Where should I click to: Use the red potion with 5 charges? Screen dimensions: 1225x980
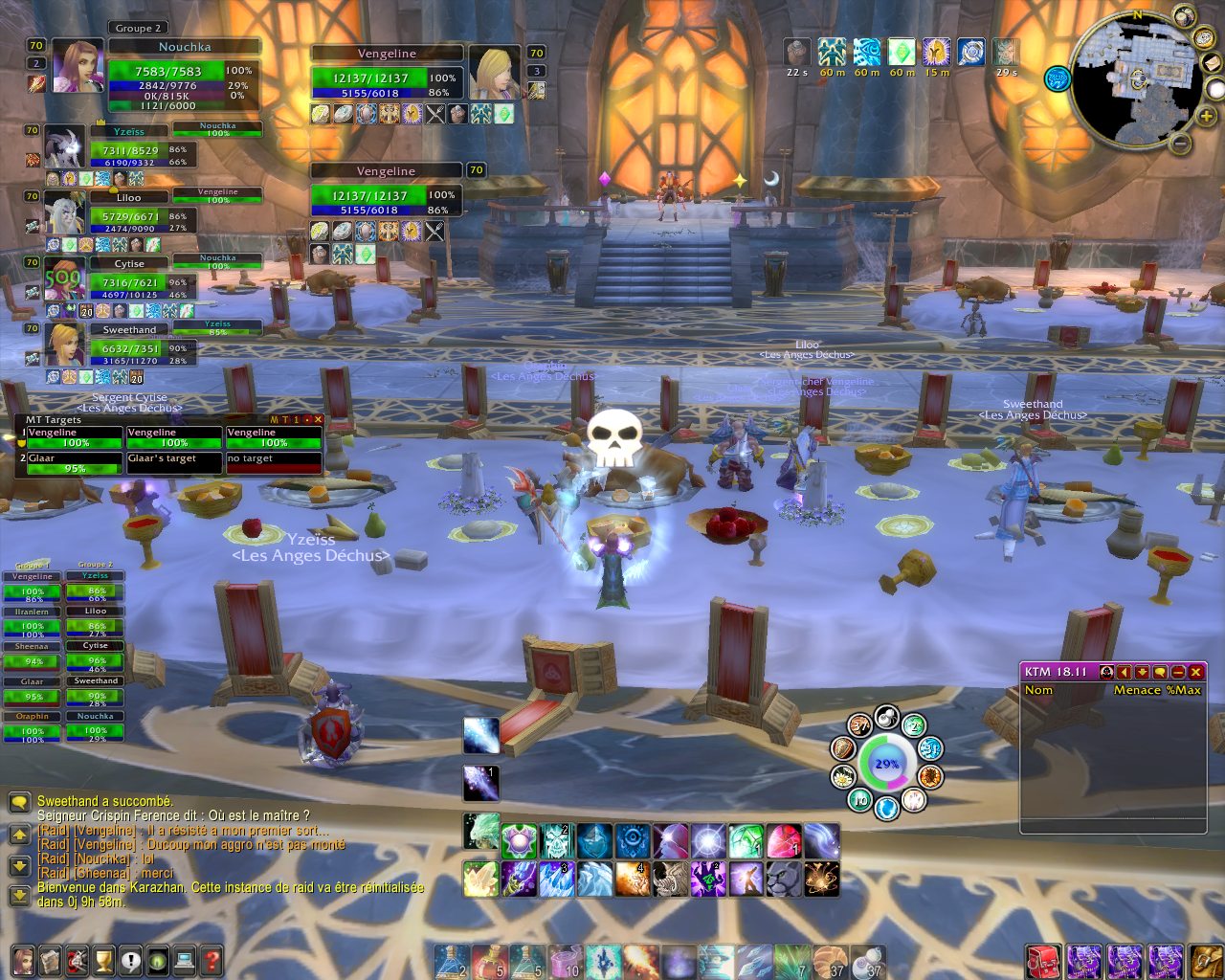click(489, 961)
